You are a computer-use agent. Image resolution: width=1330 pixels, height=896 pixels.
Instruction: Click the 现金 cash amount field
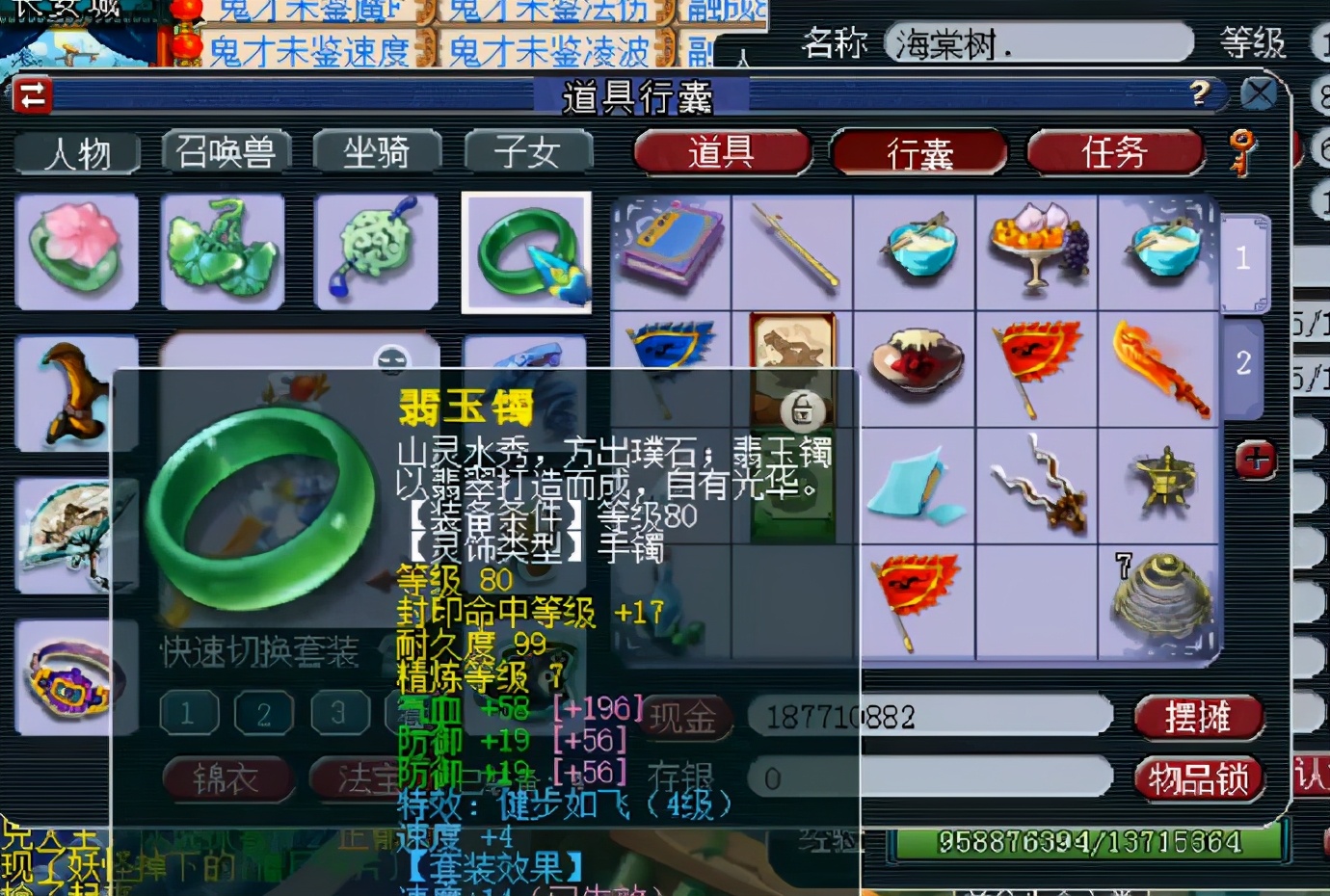[925, 717]
